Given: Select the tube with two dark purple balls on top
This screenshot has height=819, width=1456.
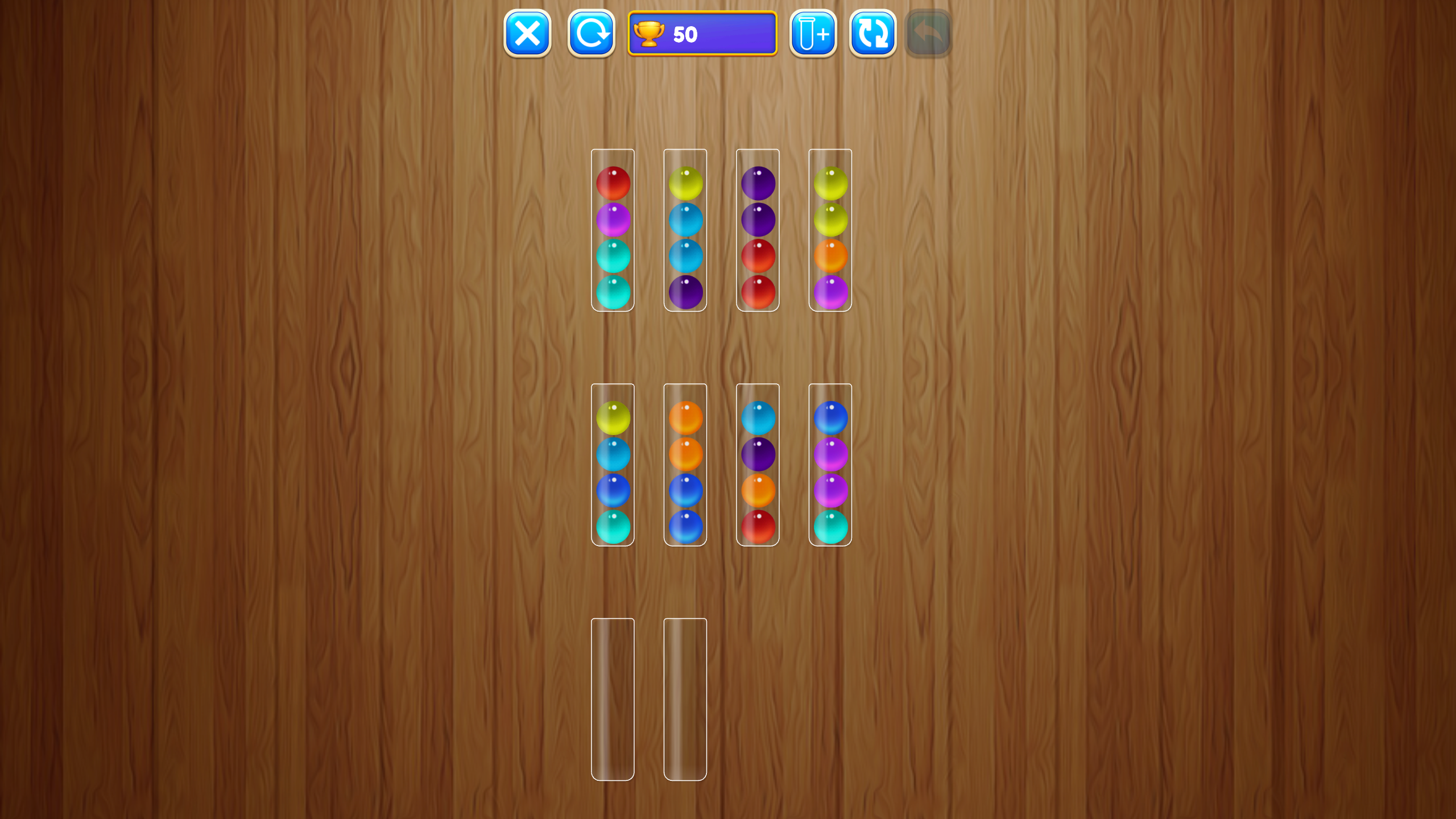Looking at the screenshot, I should click(758, 233).
